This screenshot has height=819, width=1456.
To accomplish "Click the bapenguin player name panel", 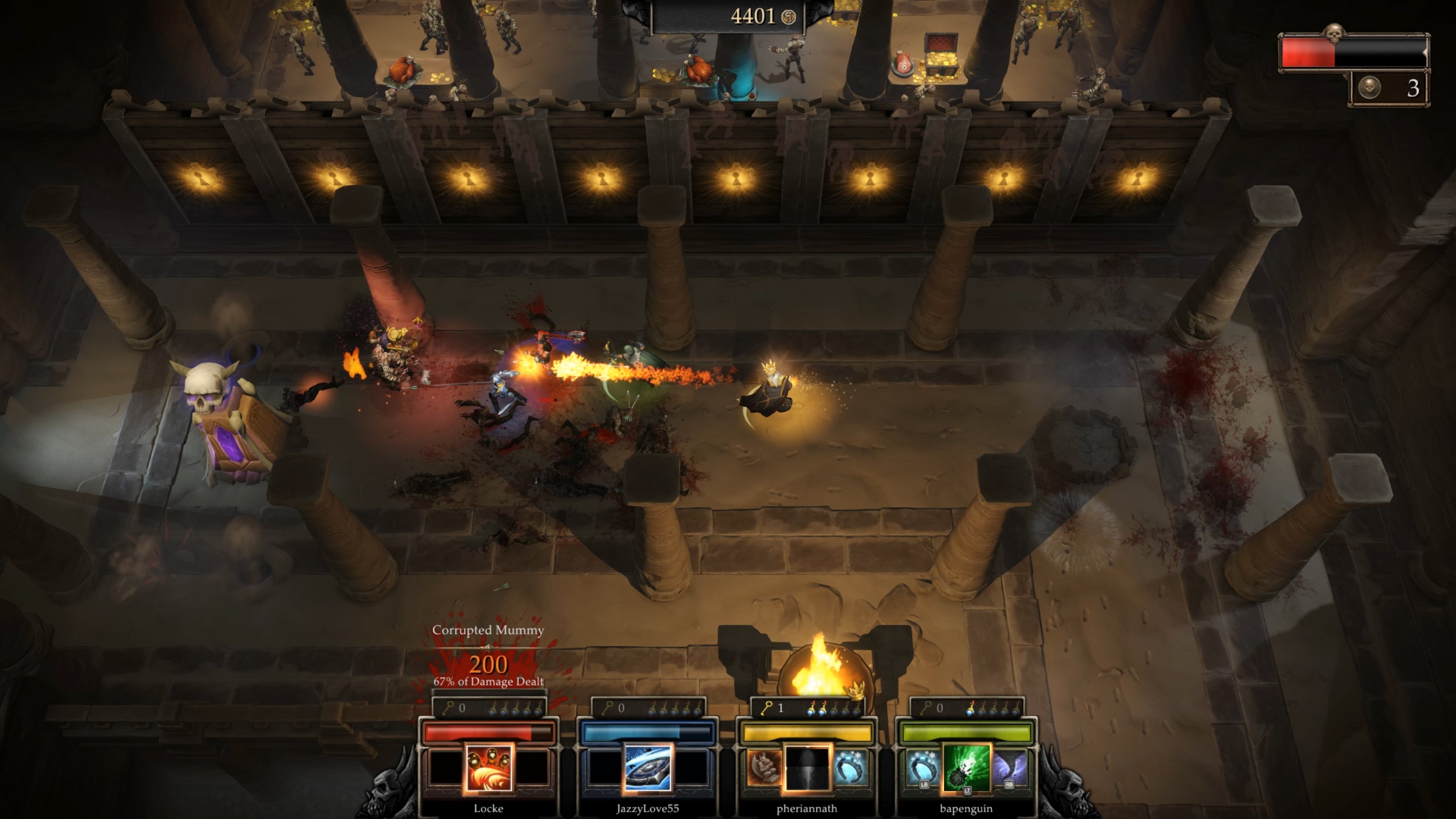I will pos(966,808).
